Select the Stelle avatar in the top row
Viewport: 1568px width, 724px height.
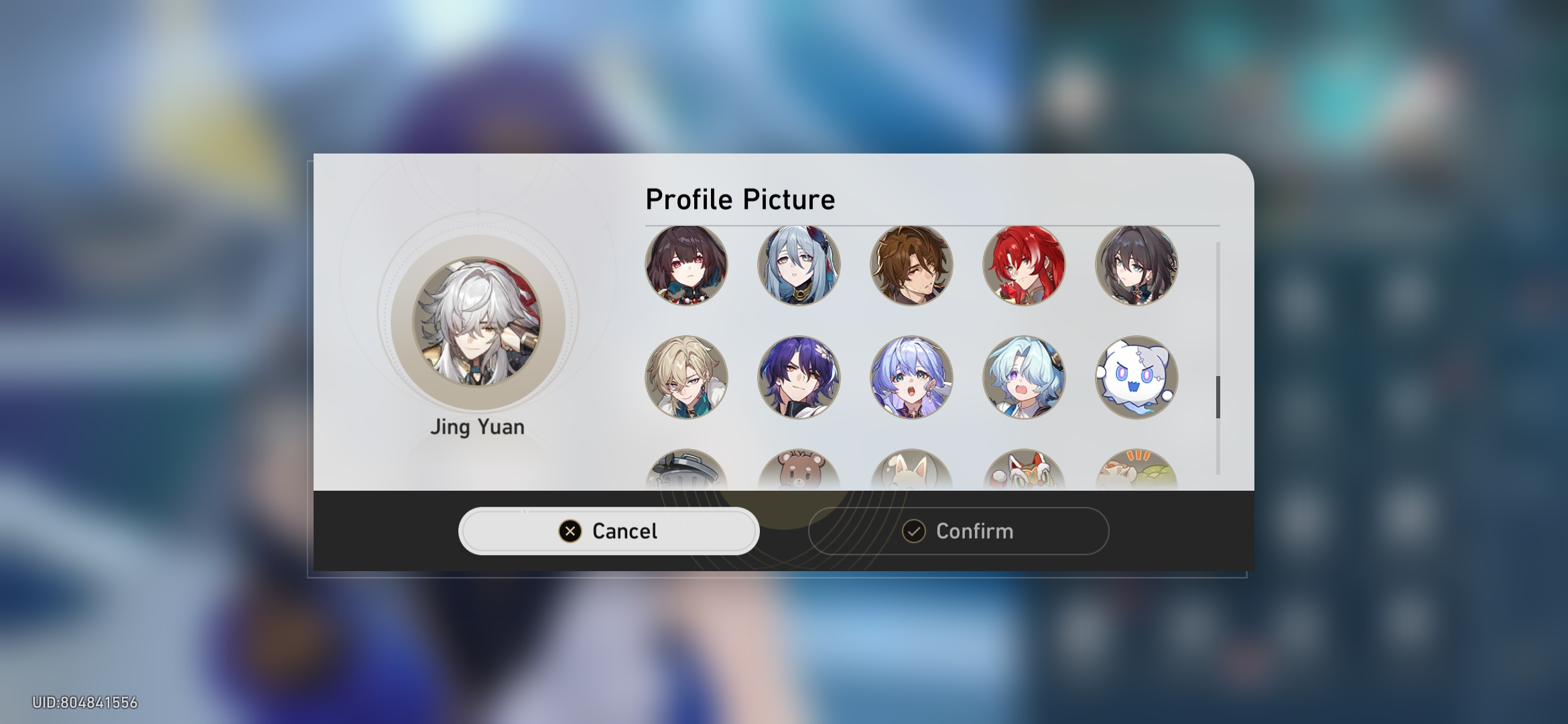click(688, 264)
